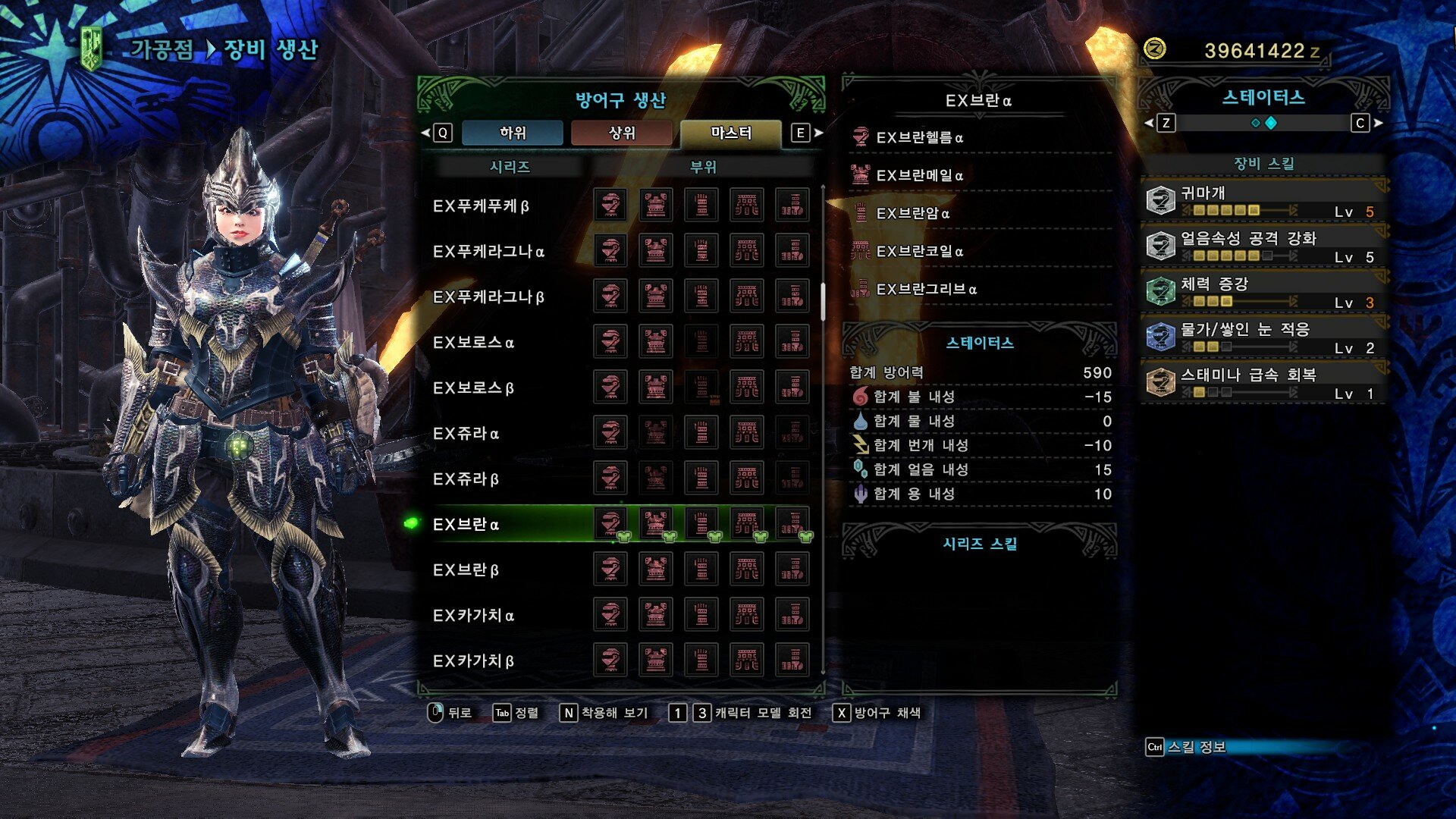
Task: Pick the EX쥬라α armor series
Action: point(466,434)
